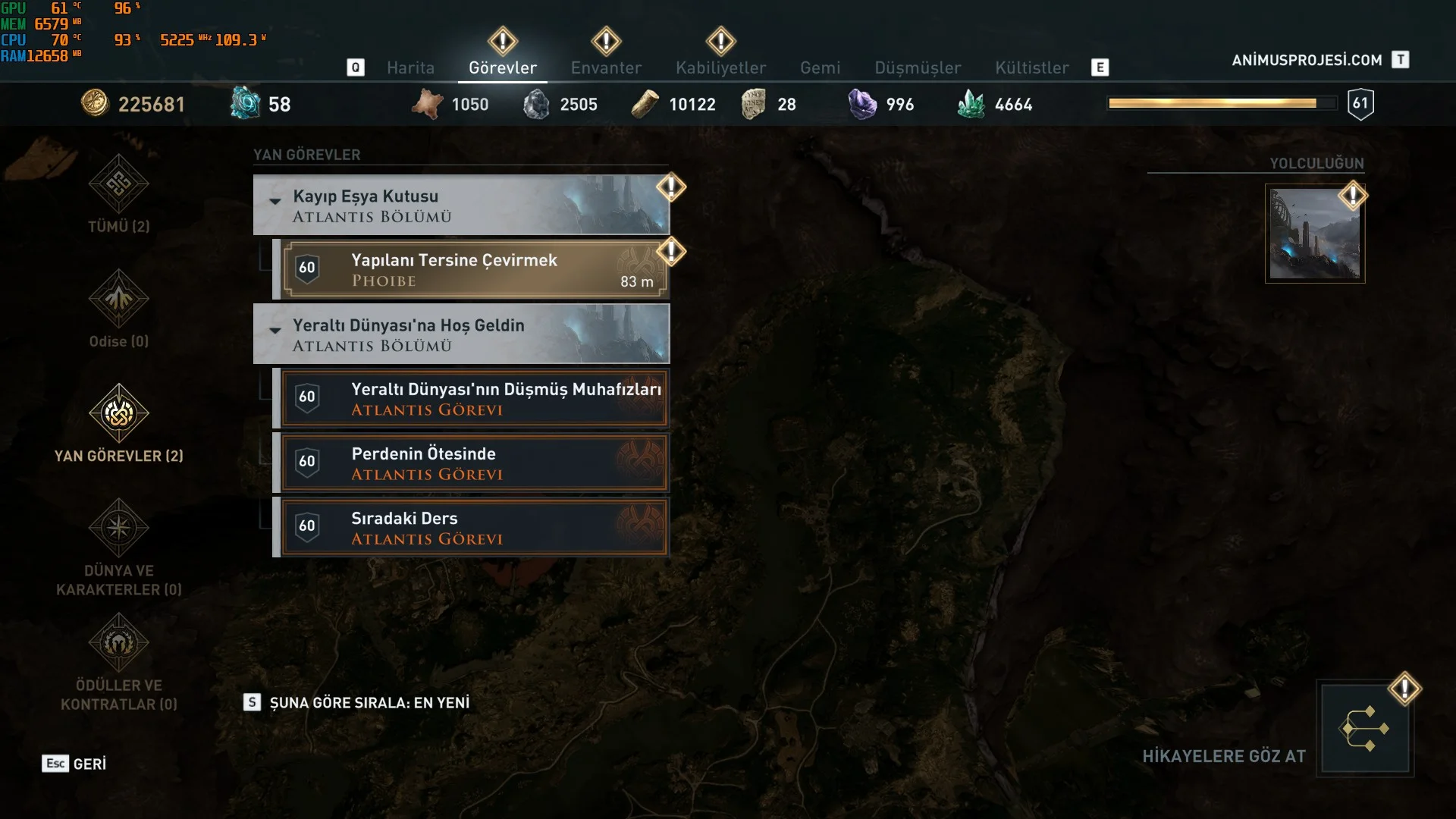Go to the Kabiliyetler tab
The width and height of the screenshot is (1456, 819).
(720, 67)
